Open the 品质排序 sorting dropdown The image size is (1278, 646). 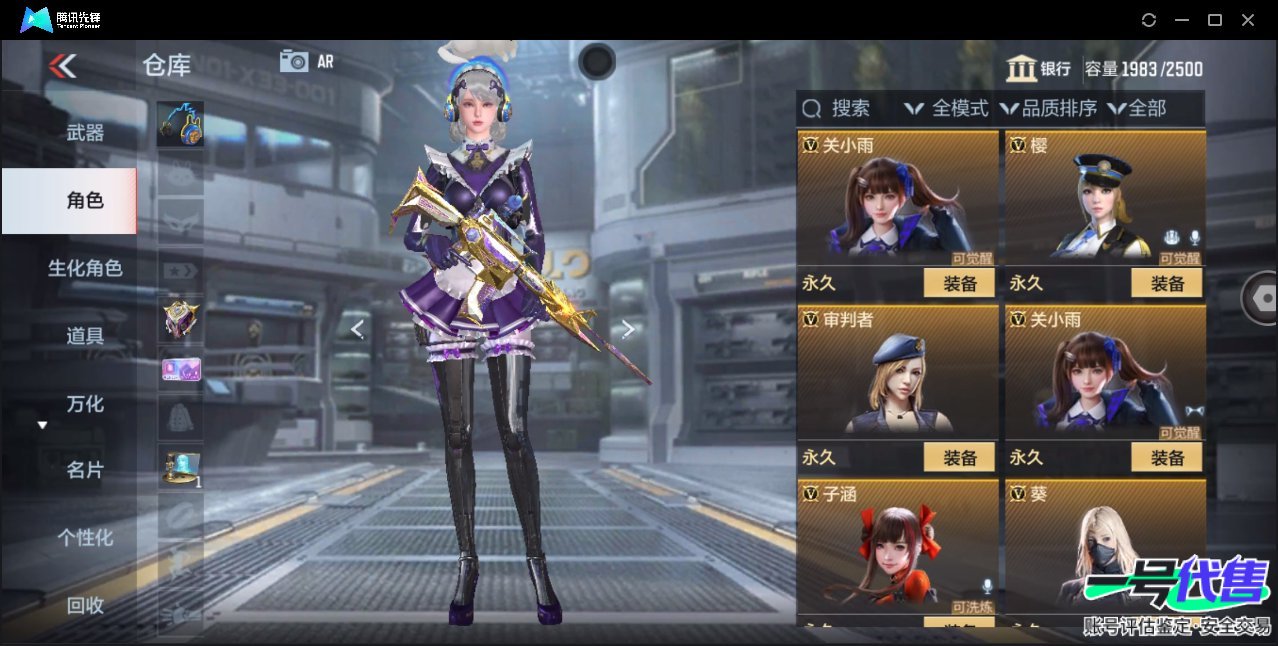[1049, 108]
